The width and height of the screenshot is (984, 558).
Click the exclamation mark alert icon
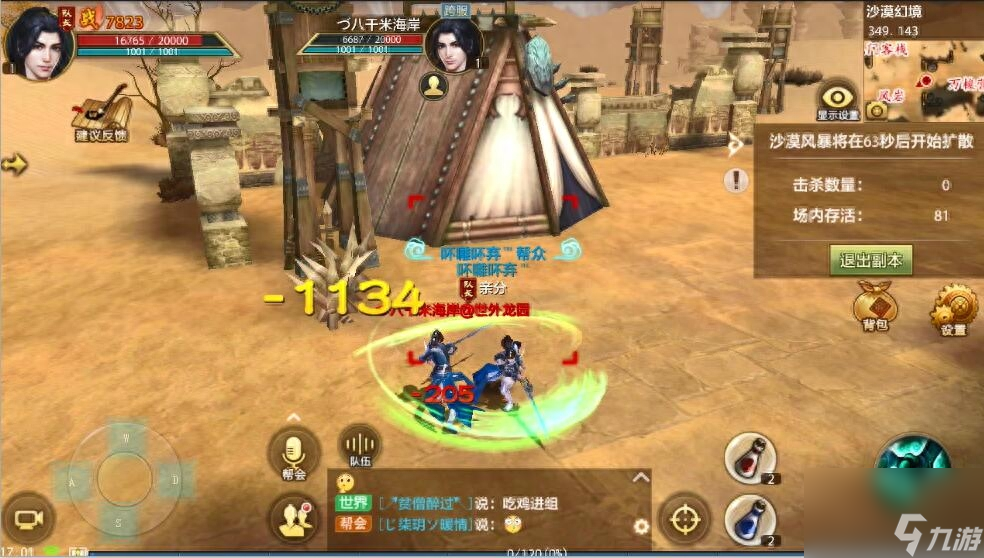point(738,181)
